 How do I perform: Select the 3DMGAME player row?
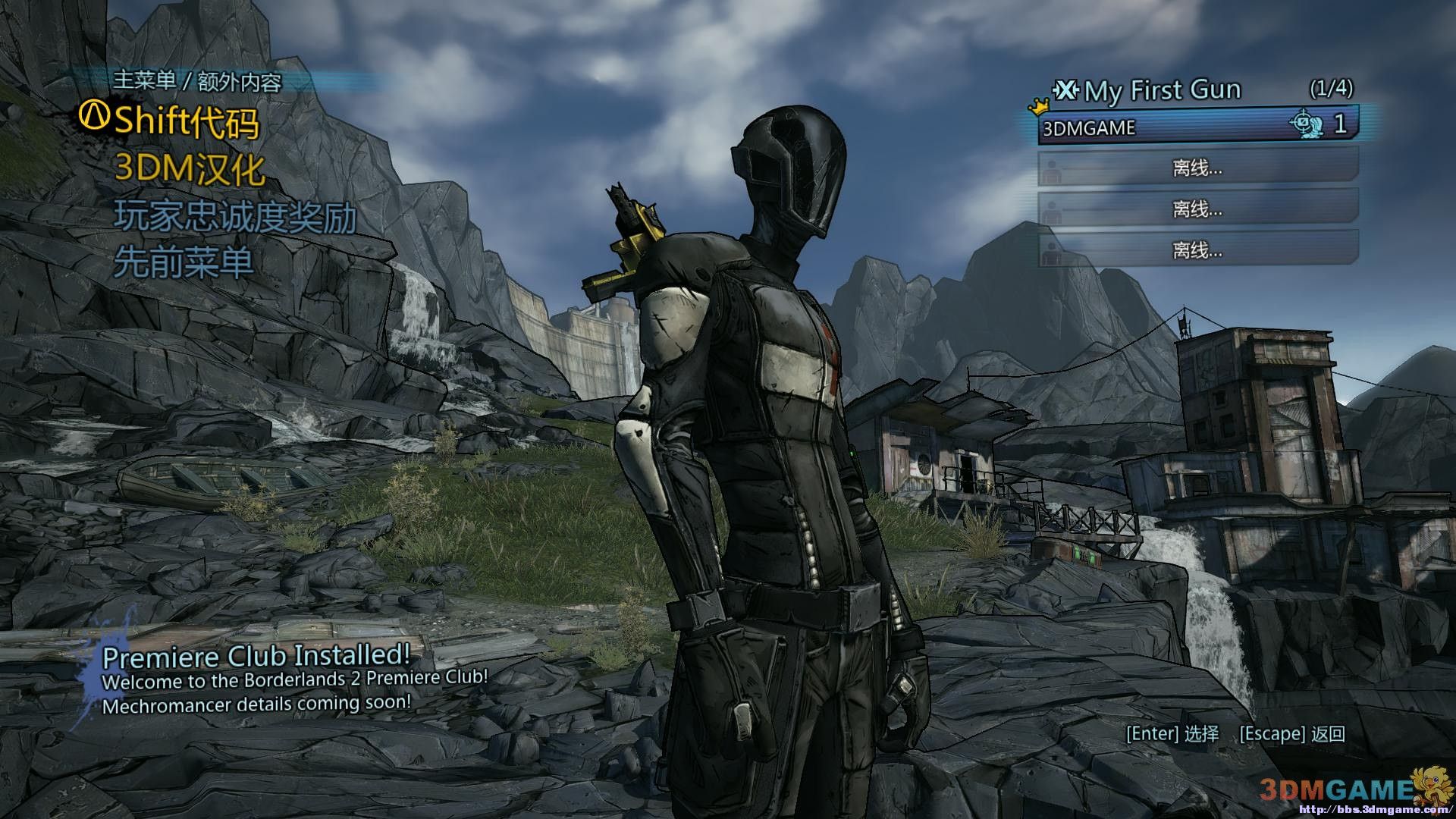(x=1197, y=126)
